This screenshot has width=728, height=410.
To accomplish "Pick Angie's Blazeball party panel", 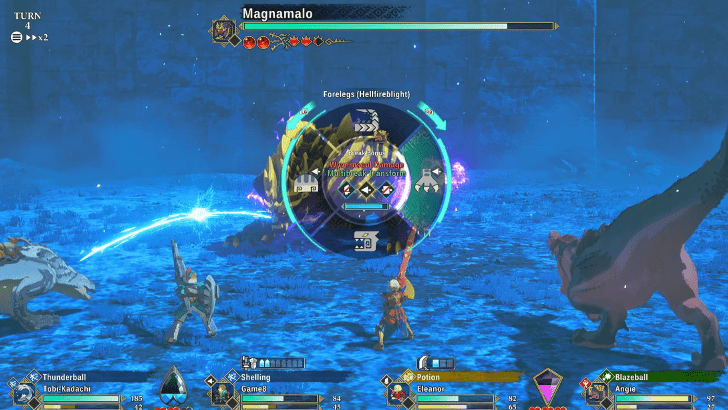I will 650,391.
